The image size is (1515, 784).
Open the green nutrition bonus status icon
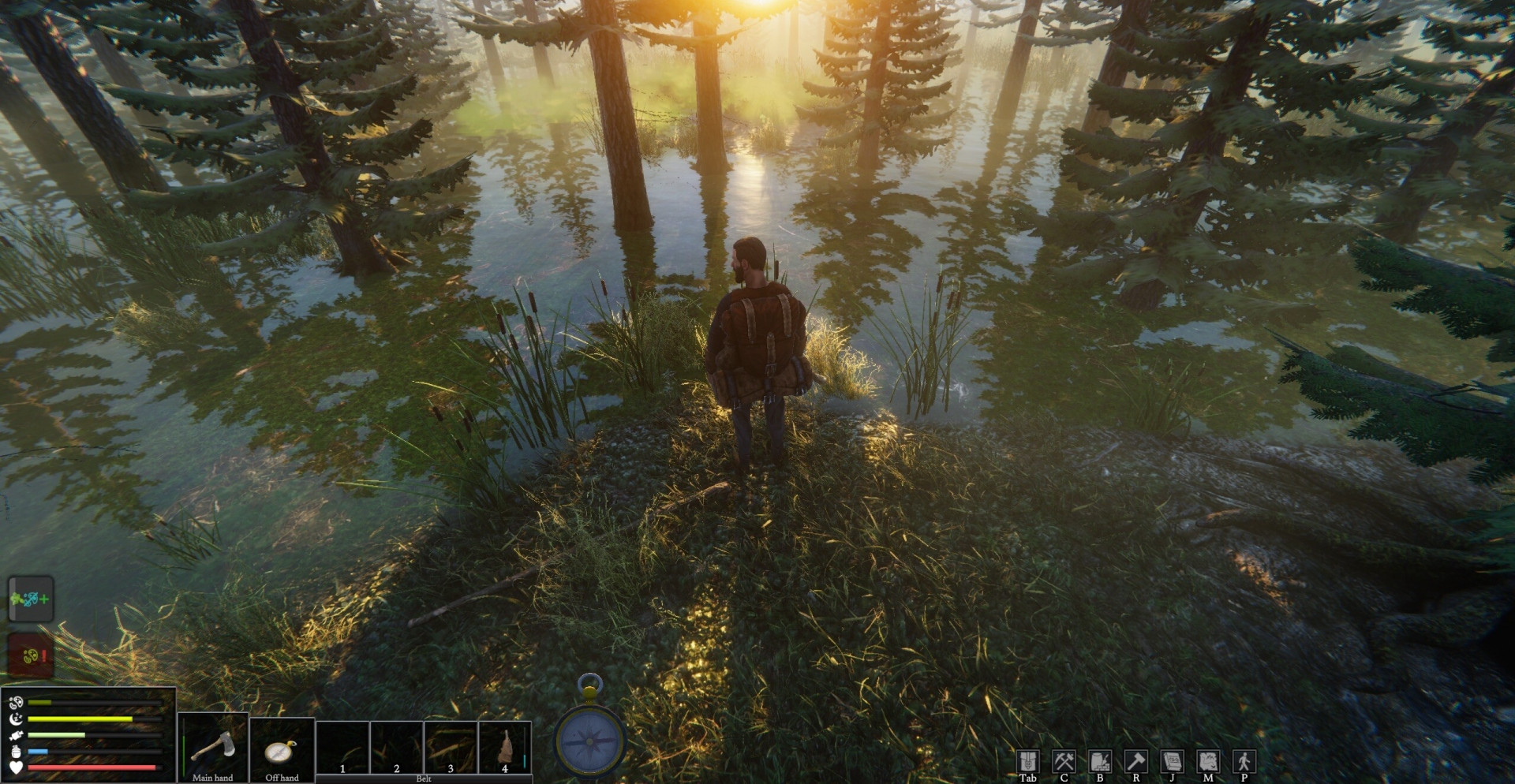pyautogui.click(x=31, y=599)
